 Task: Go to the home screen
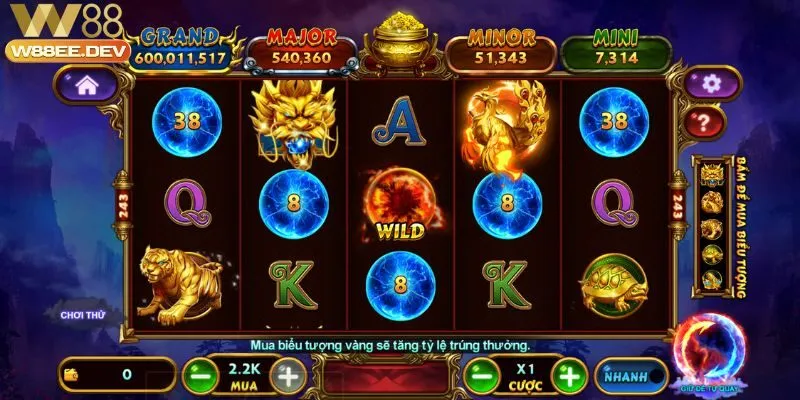point(86,87)
